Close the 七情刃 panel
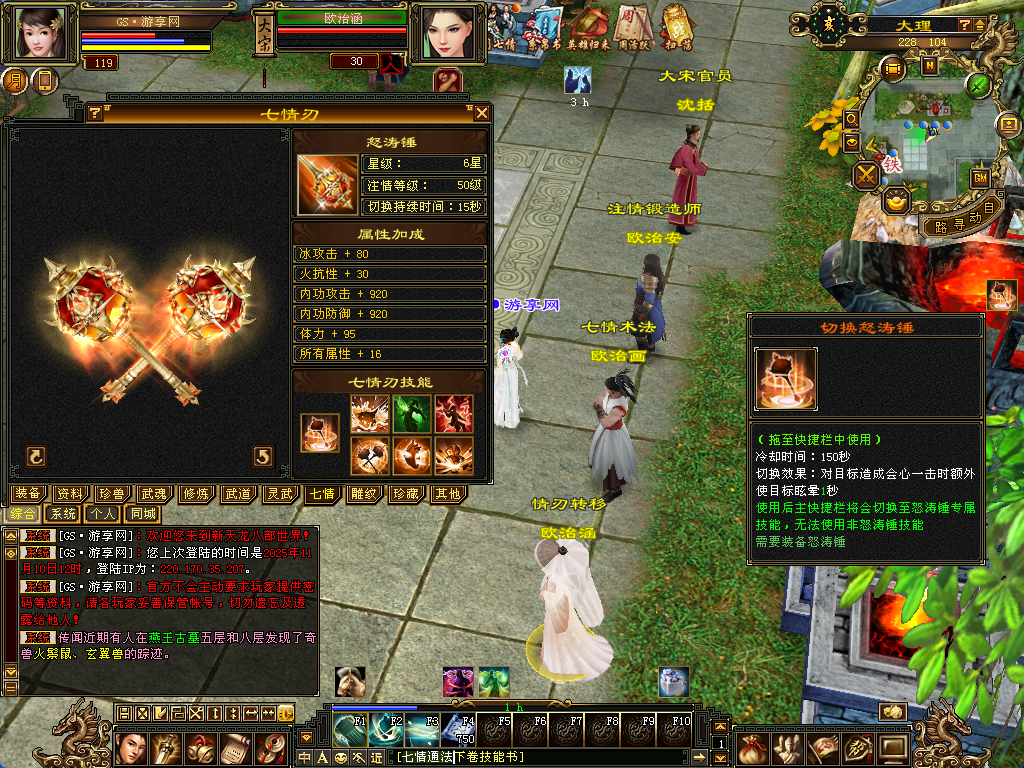This screenshot has height=768, width=1024. pos(482,113)
